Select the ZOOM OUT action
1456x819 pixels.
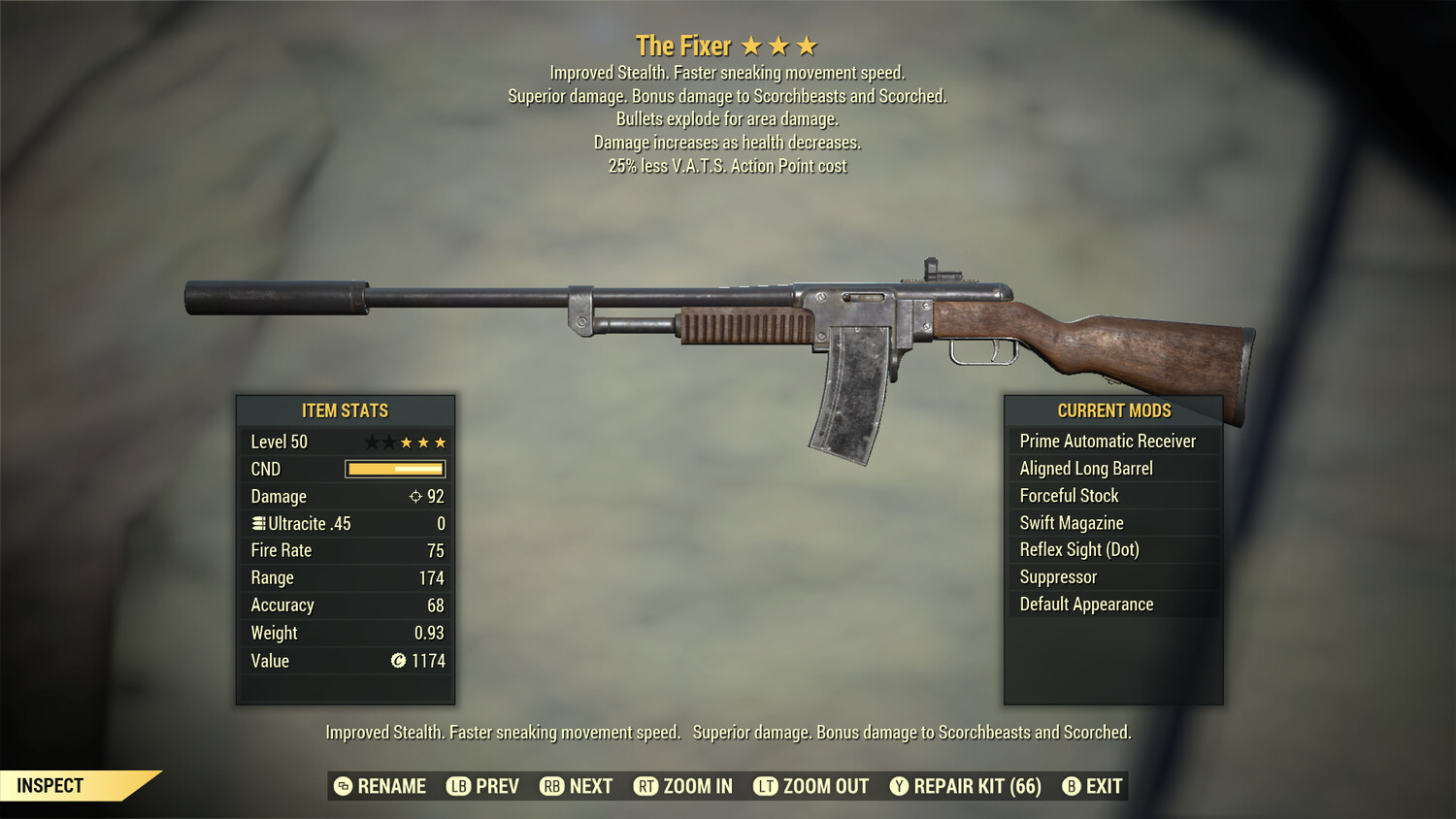(811, 786)
